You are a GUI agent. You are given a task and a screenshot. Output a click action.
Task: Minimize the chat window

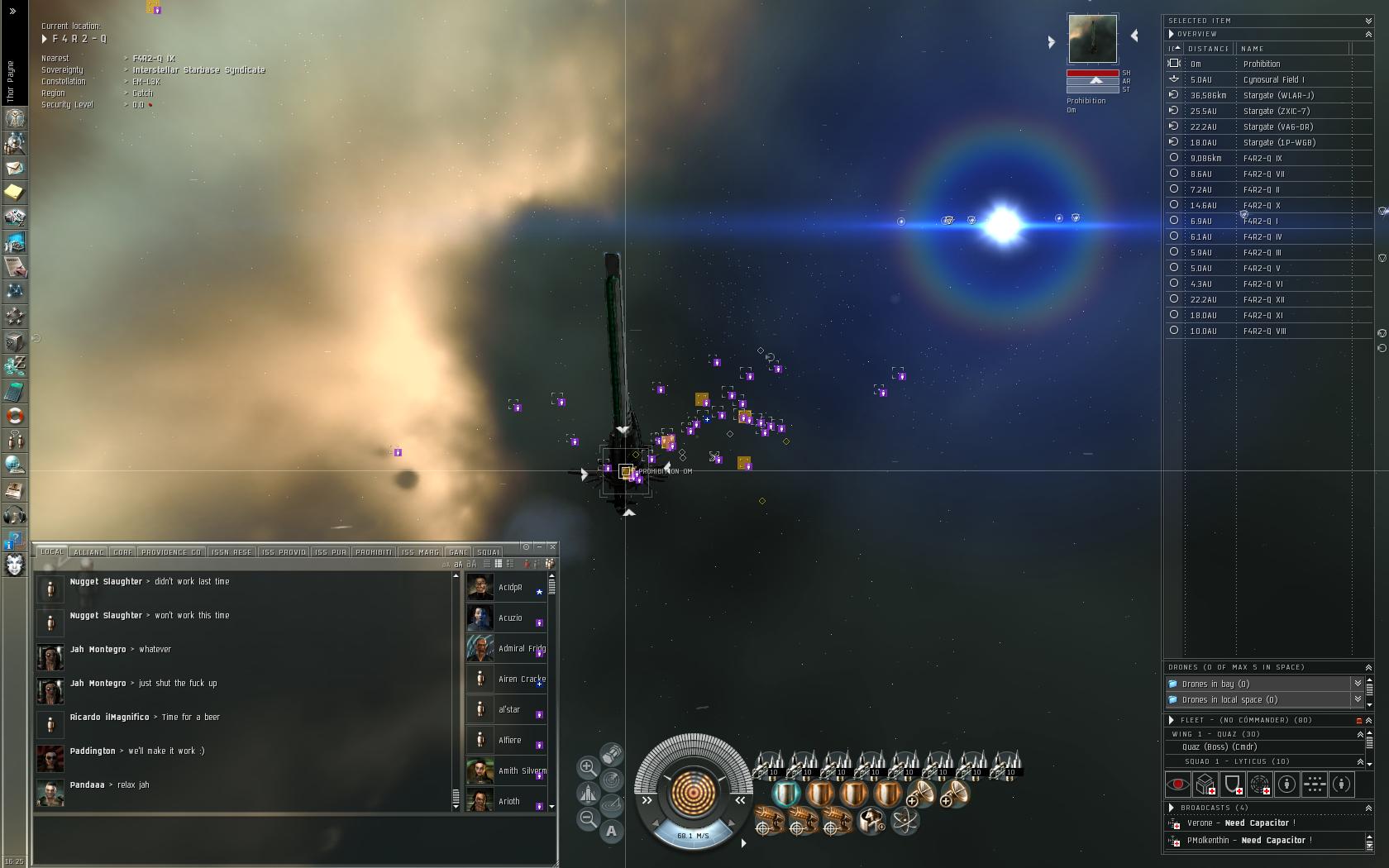point(539,547)
